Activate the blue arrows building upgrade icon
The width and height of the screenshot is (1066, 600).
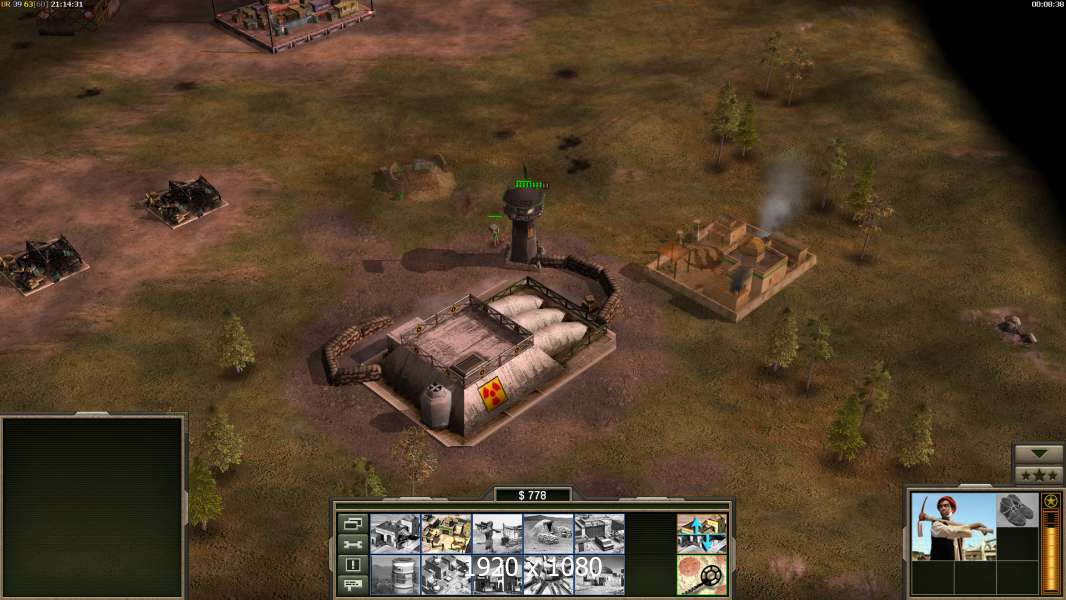[x=701, y=534]
